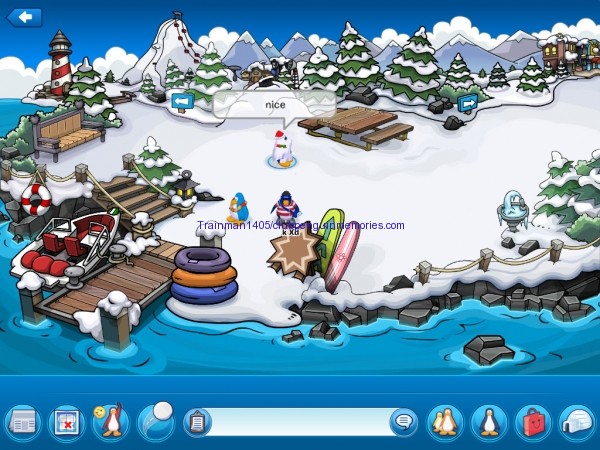Tap the right arrow sign to change rooms
Image resolution: width=600 pixels, height=450 pixels.
point(467,102)
